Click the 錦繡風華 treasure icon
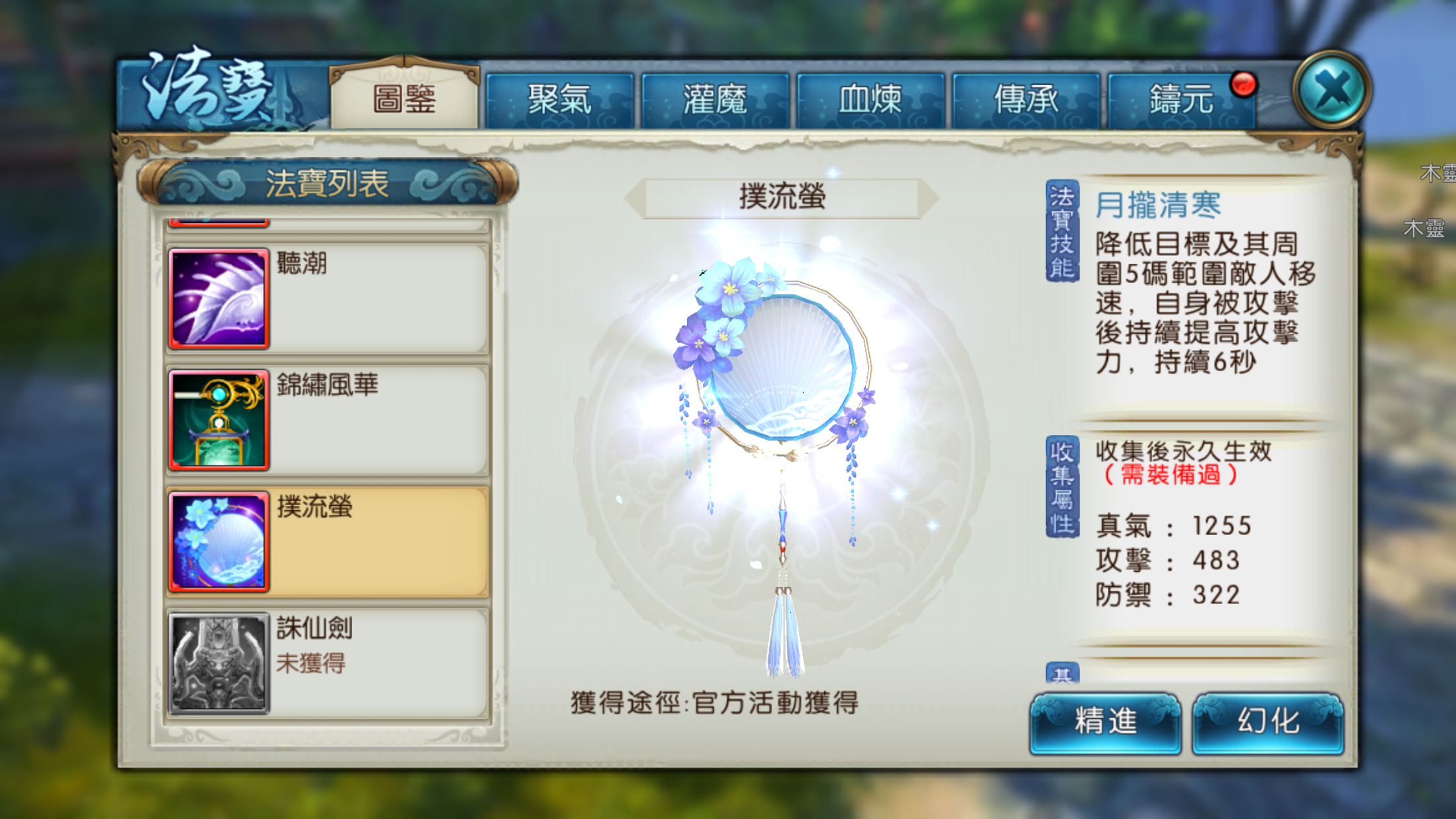The width and height of the screenshot is (1456, 819). click(x=218, y=420)
